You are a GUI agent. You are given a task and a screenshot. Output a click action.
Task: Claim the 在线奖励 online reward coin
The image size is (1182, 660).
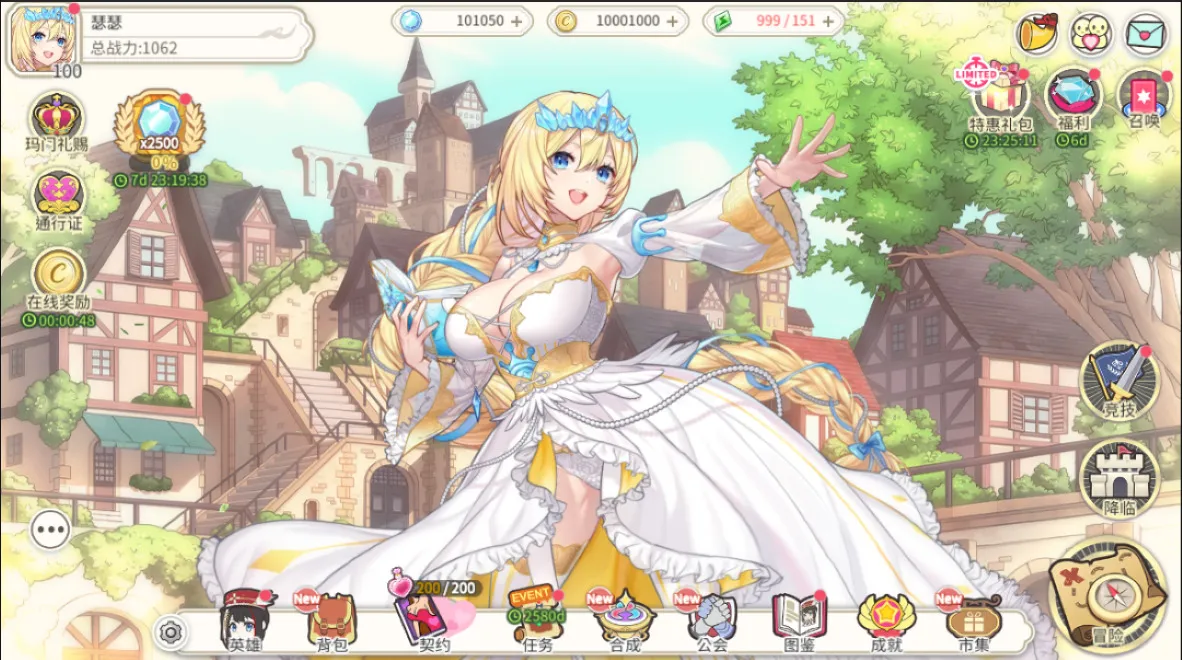click(x=58, y=274)
